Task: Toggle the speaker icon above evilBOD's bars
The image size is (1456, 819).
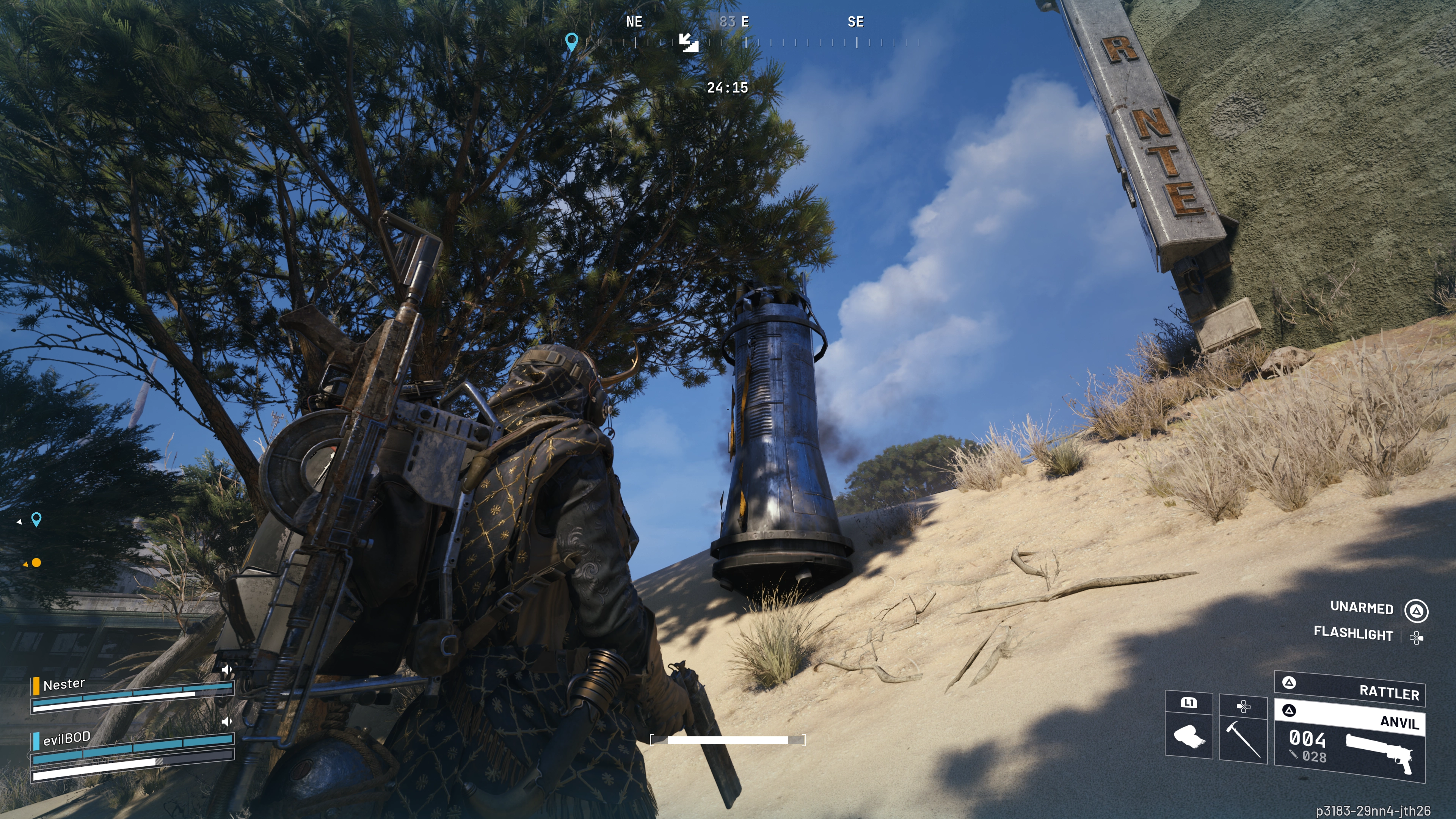Action: [227, 721]
